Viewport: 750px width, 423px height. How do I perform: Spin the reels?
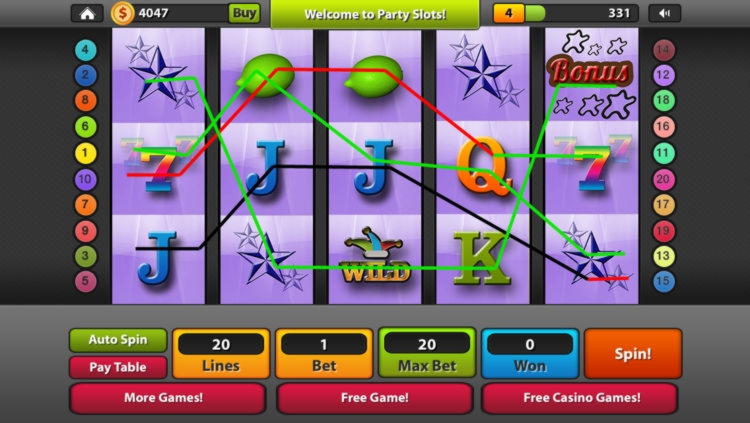pos(632,354)
